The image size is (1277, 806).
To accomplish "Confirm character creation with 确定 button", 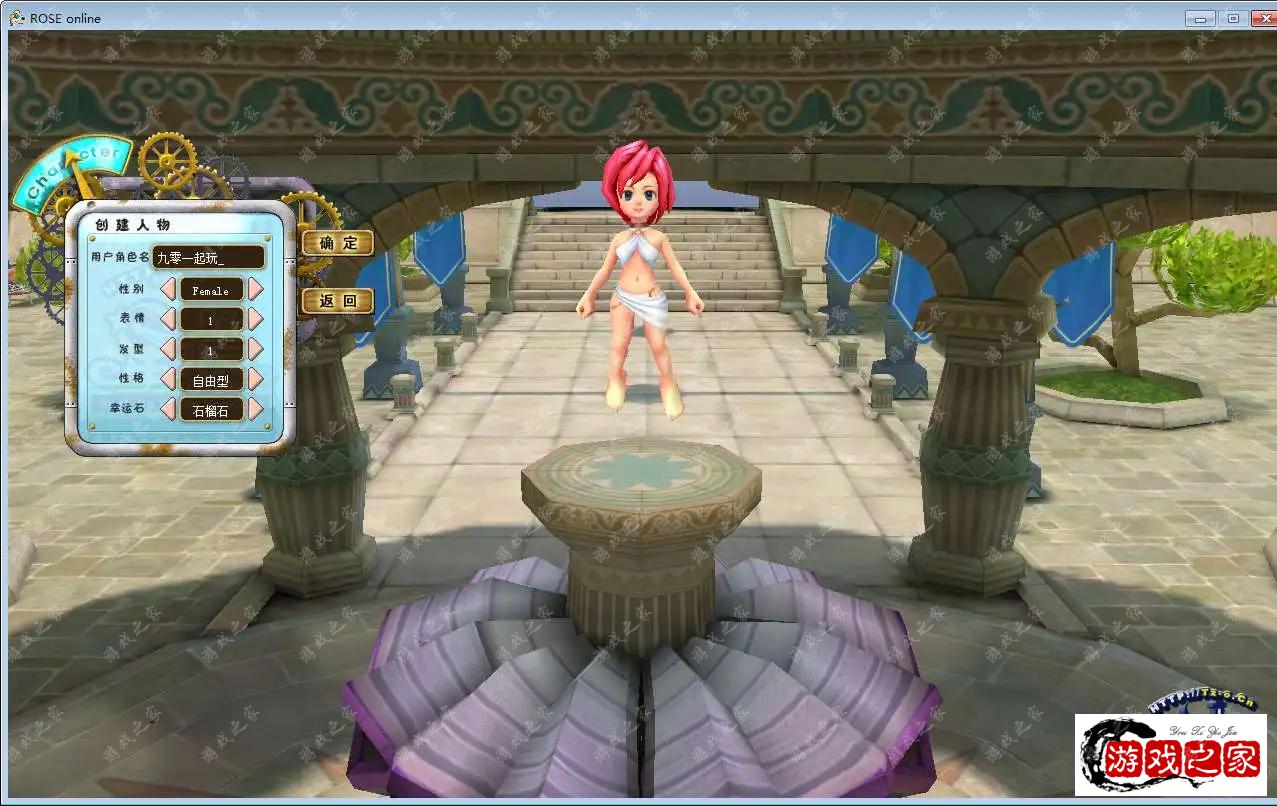I will point(337,243).
